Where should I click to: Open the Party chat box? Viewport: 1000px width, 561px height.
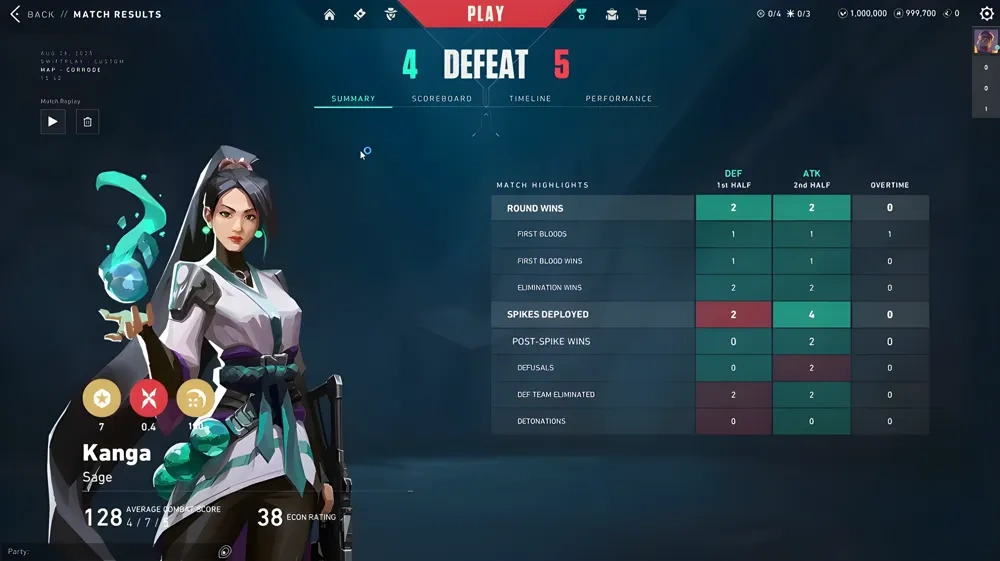tap(60, 551)
